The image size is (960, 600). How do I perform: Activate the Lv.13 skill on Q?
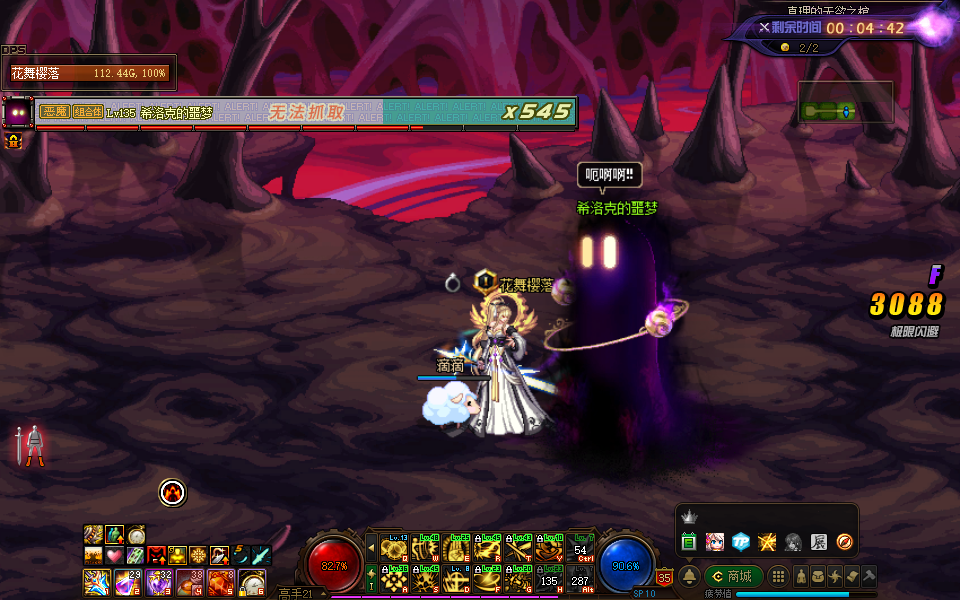(393, 549)
